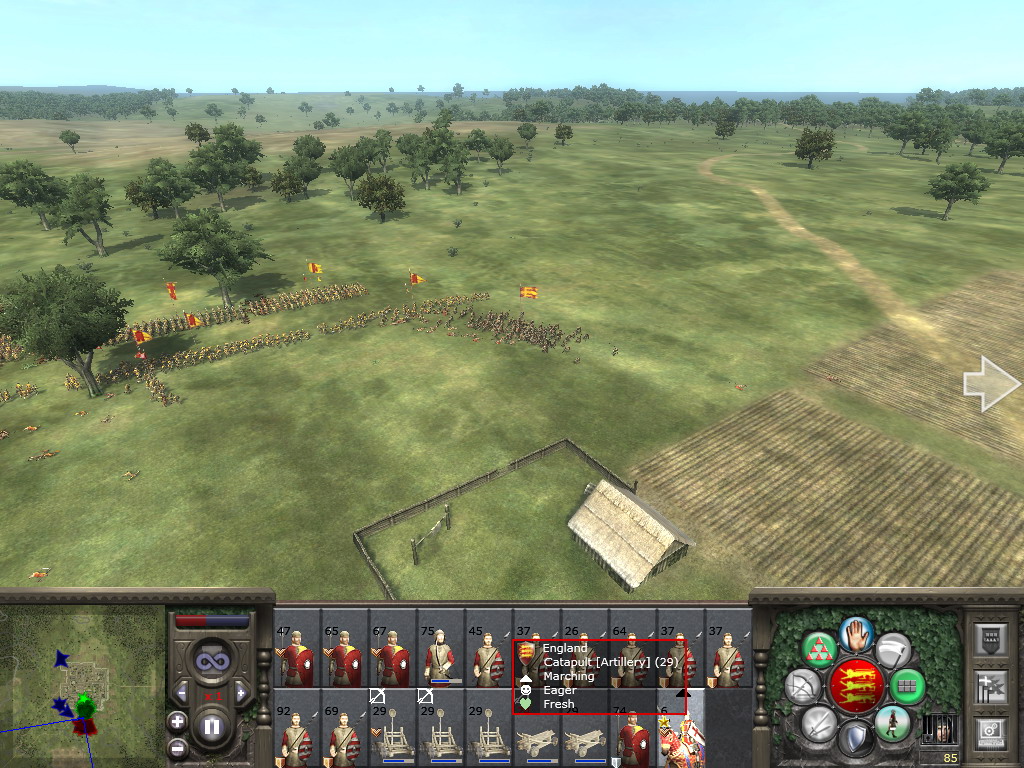Zoom out the minimap
Screen dimensions: 1024x768
177,746
